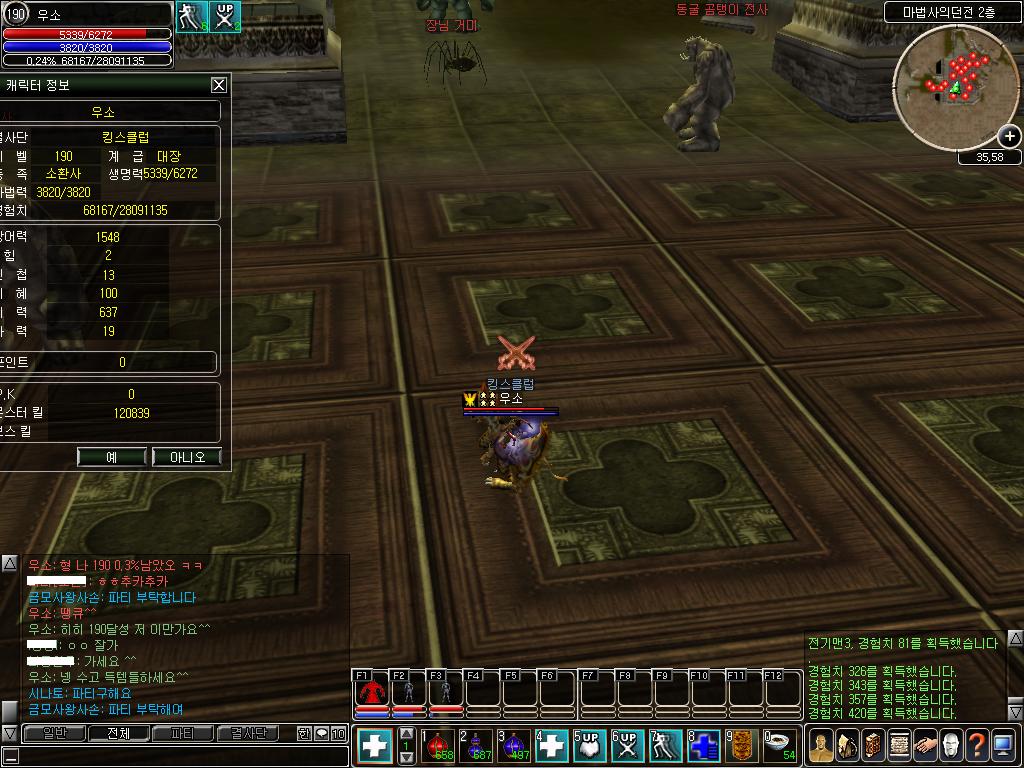Close the character info window

point(219,86)
